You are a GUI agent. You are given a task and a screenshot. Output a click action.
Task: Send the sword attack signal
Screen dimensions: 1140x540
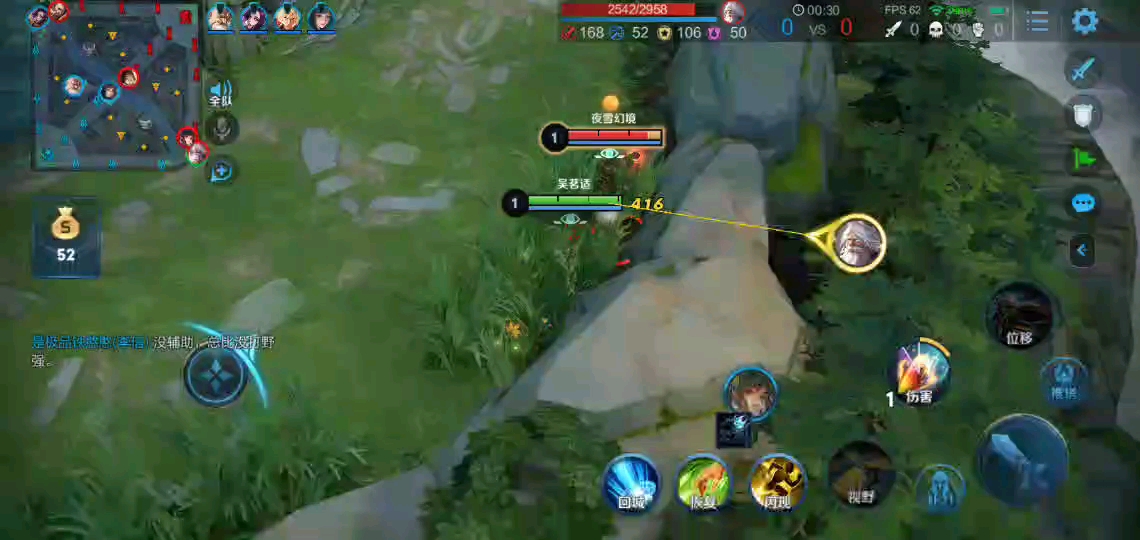(1083, 69)
